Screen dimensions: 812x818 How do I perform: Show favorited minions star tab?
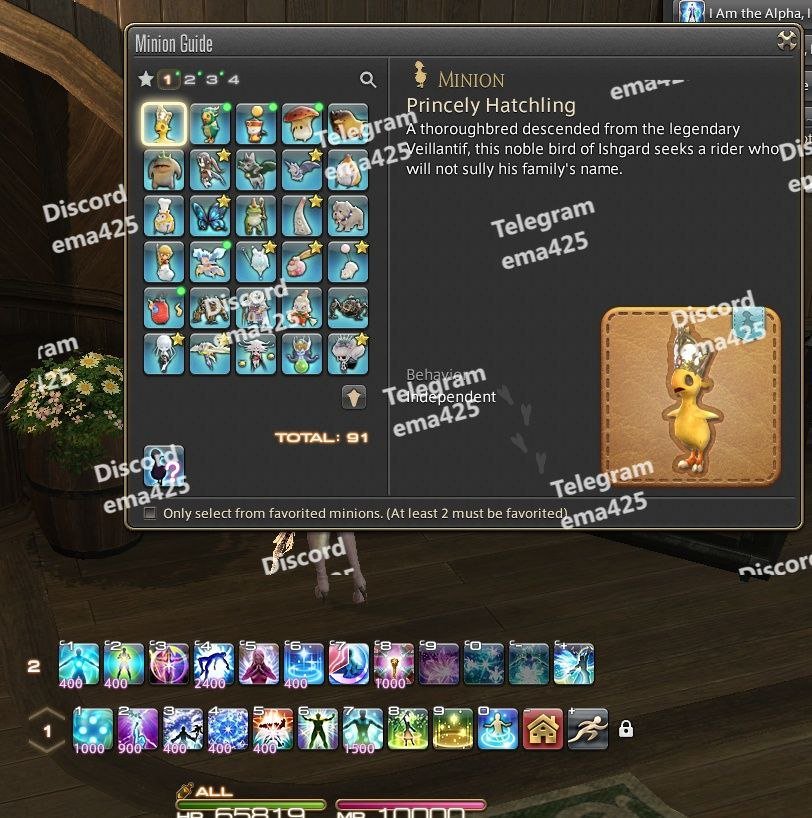[146, 79]
